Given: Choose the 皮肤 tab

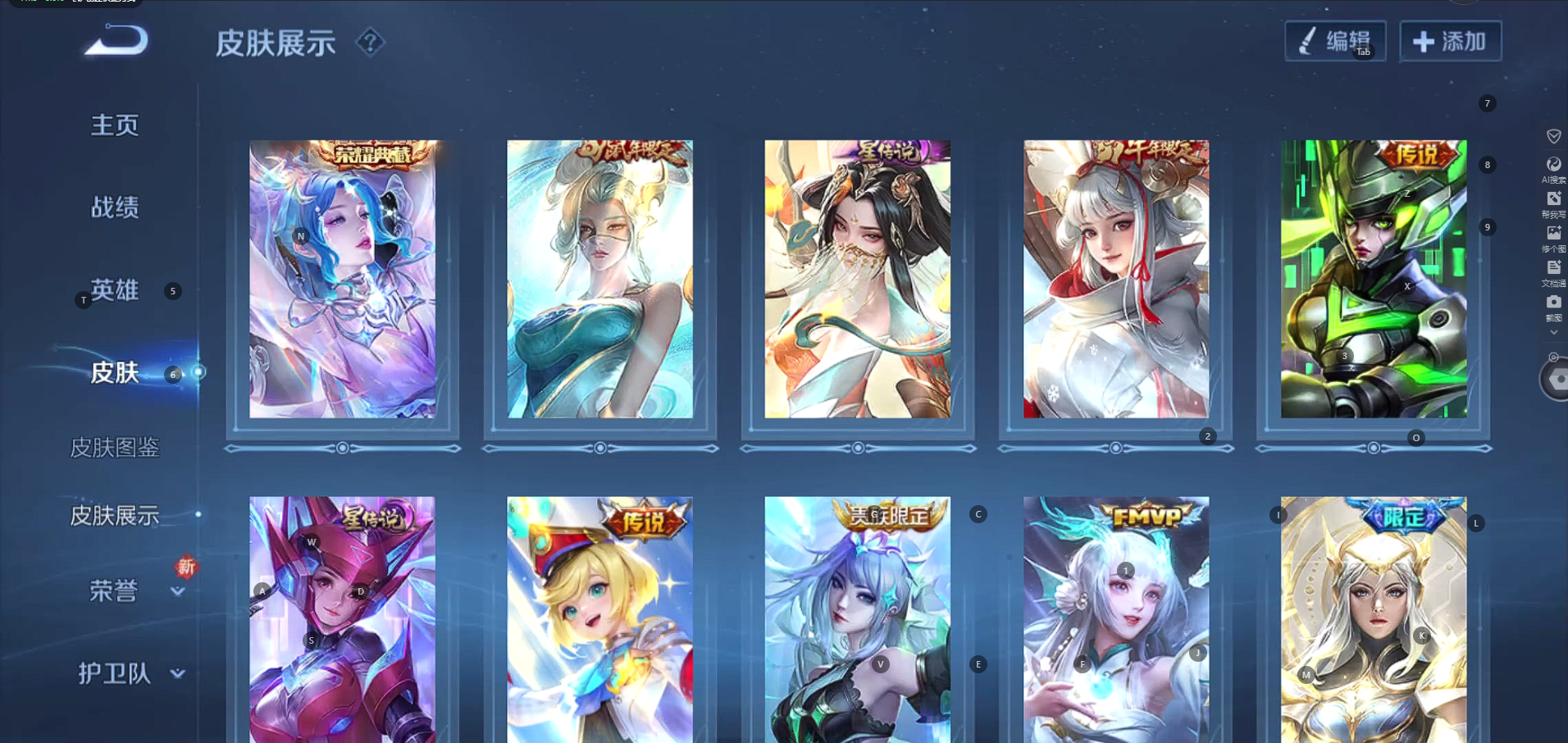Looking at the screenshot, I should (x=115, y=373).
